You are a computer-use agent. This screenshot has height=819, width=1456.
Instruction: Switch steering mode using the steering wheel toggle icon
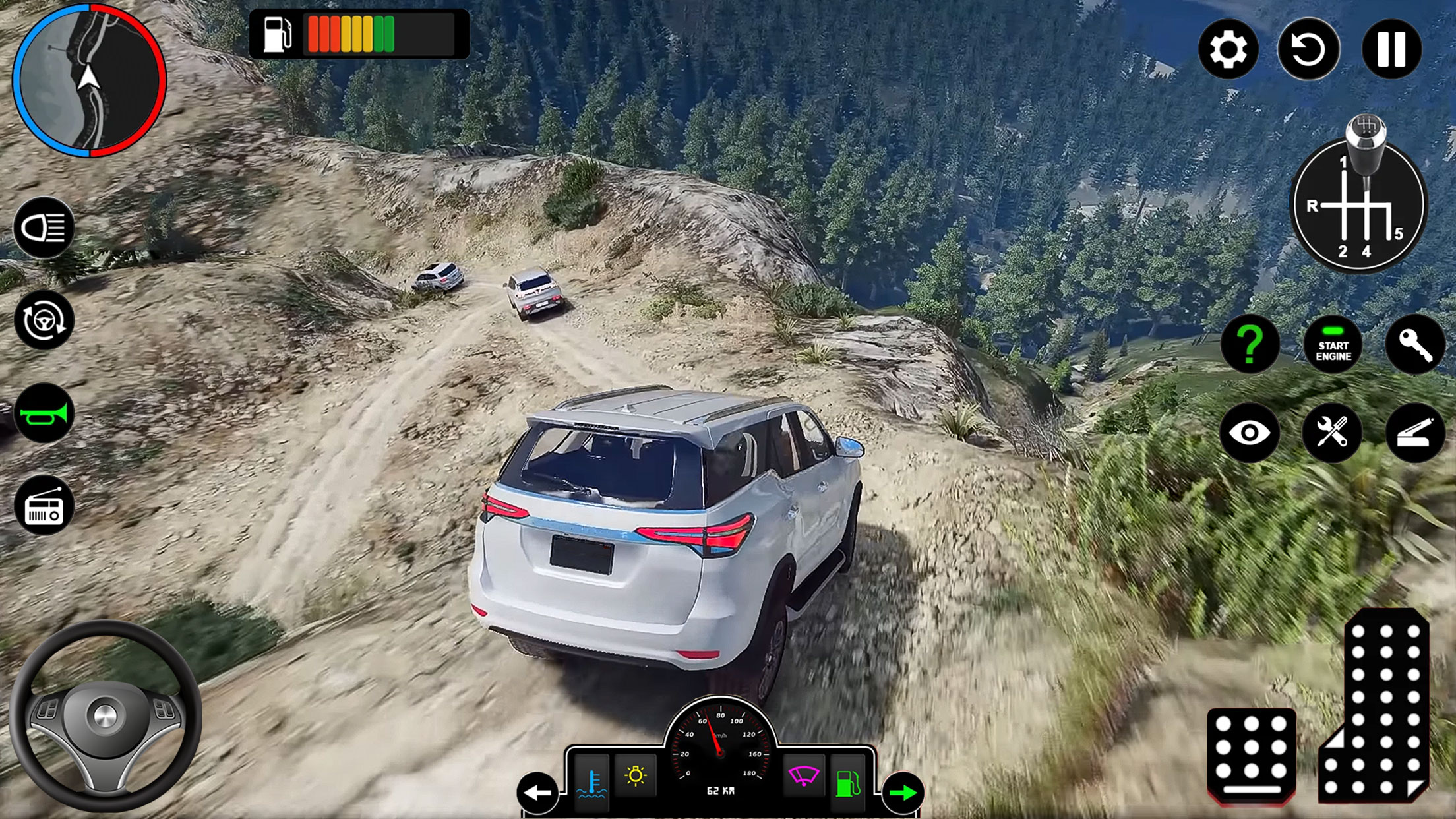[44, 322]
